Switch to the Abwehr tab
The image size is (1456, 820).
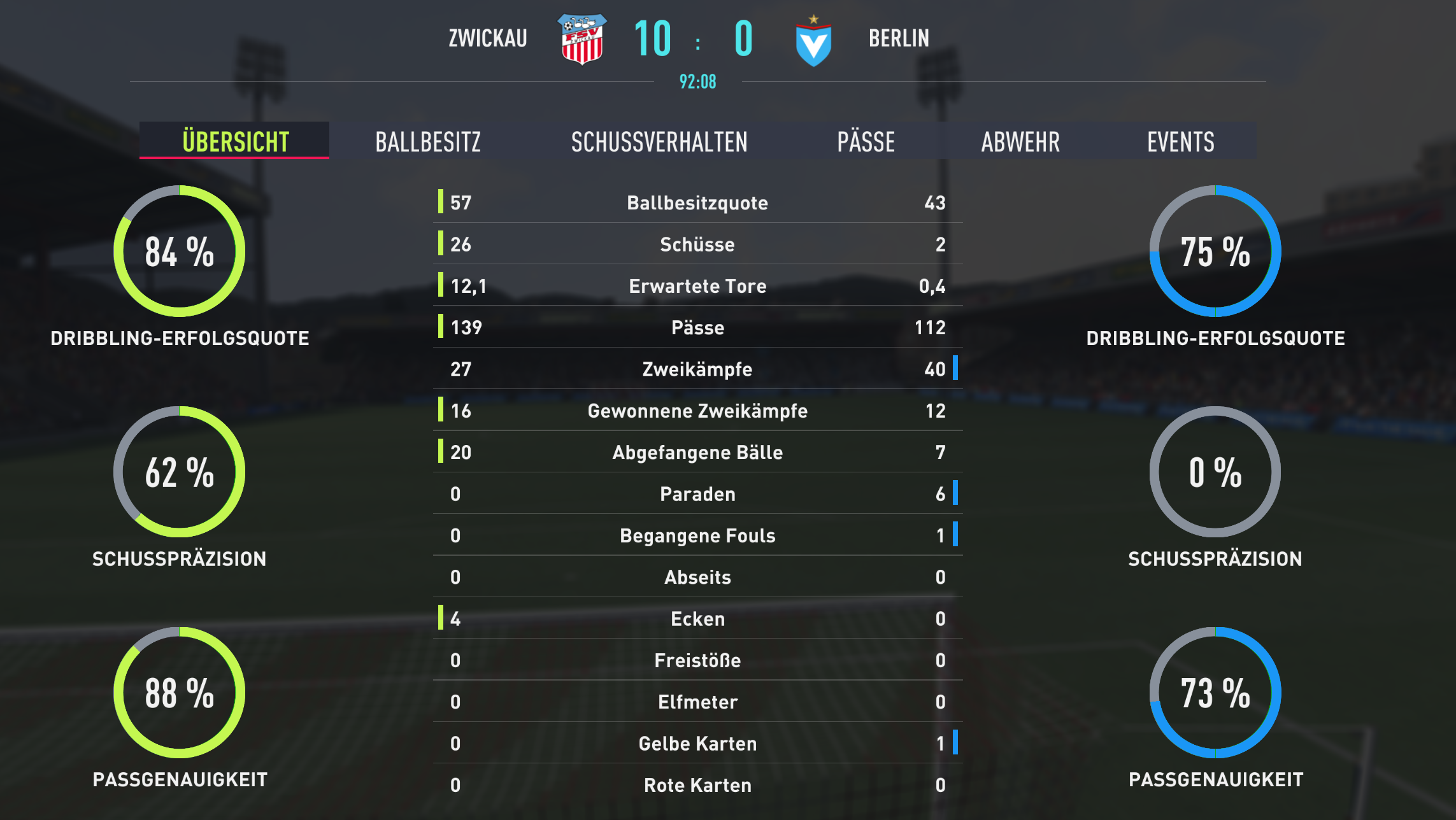[1020, 141]
